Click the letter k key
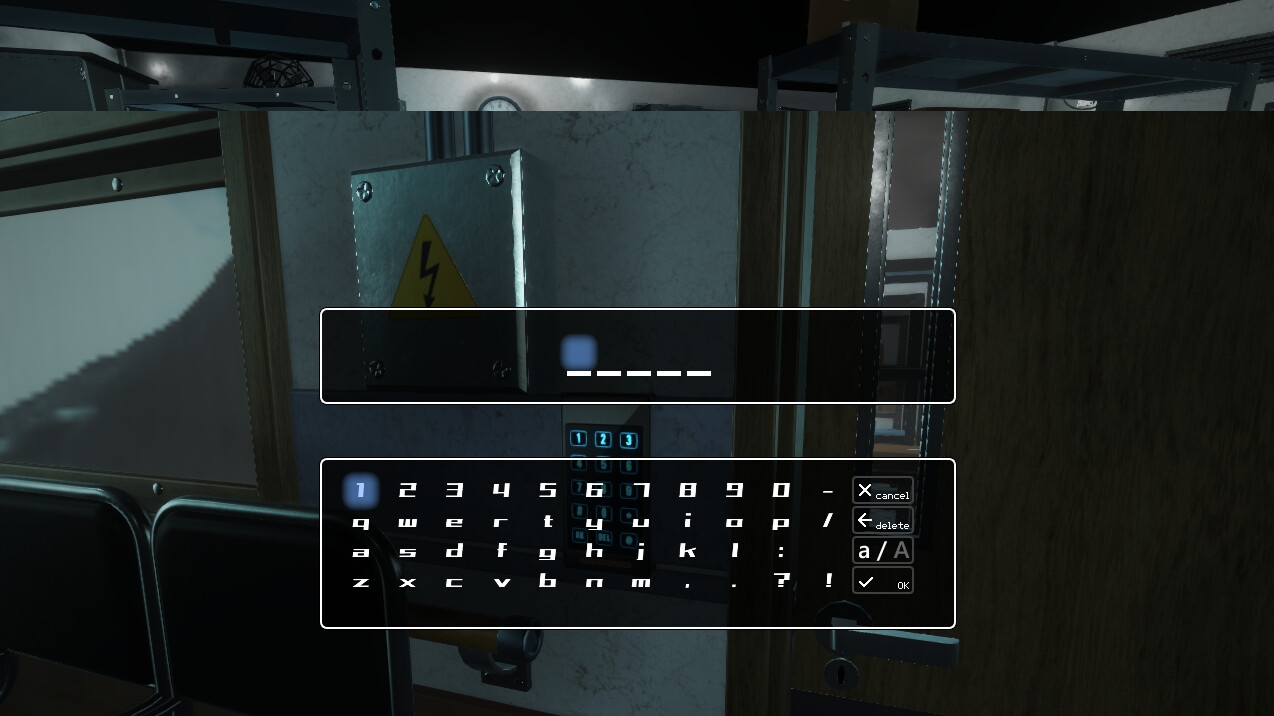The image size is (1274, 716). (688, 551)
